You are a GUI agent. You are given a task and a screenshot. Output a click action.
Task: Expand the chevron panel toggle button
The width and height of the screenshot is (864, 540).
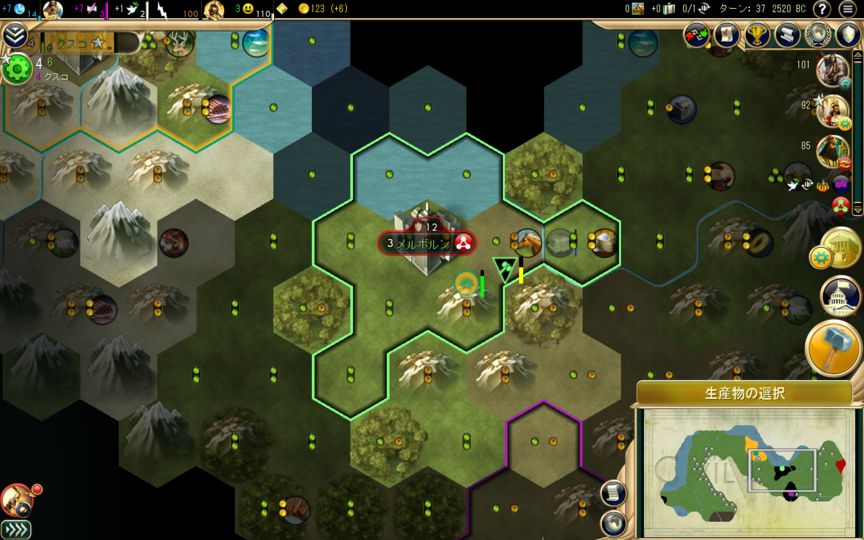(14, 37)
